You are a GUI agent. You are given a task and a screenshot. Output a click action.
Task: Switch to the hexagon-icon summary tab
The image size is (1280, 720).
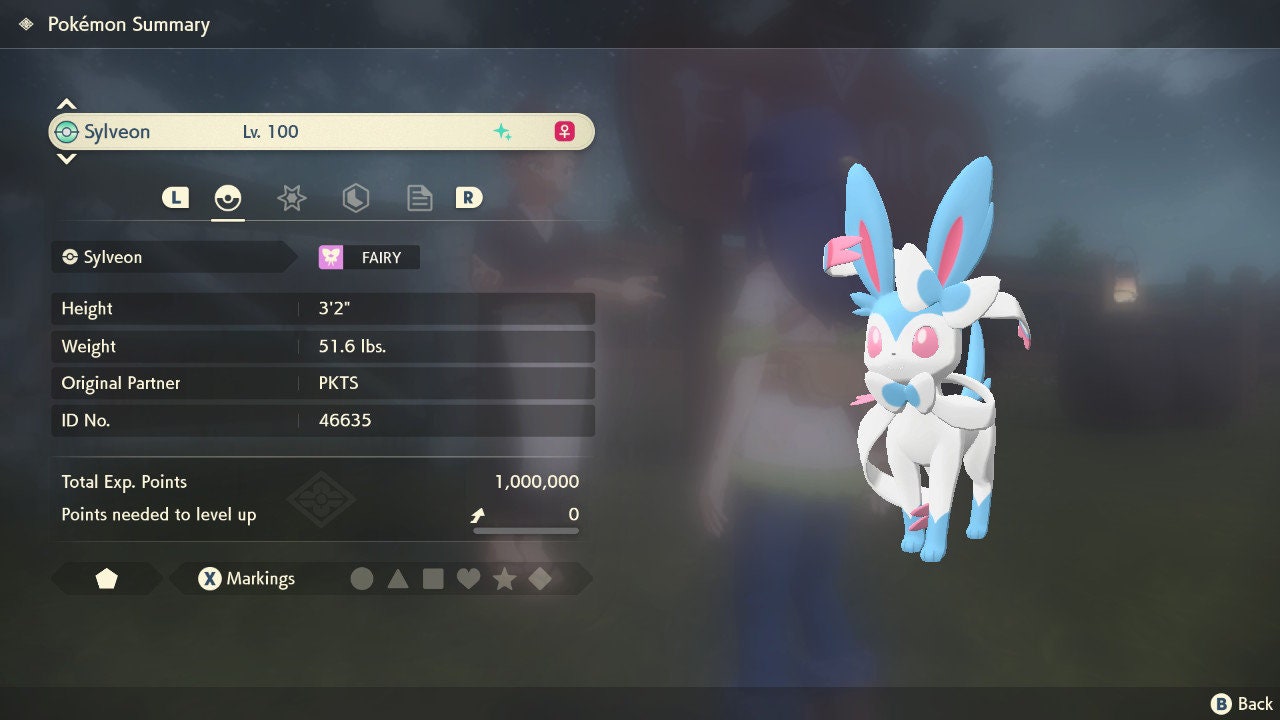tap(355, 198)
